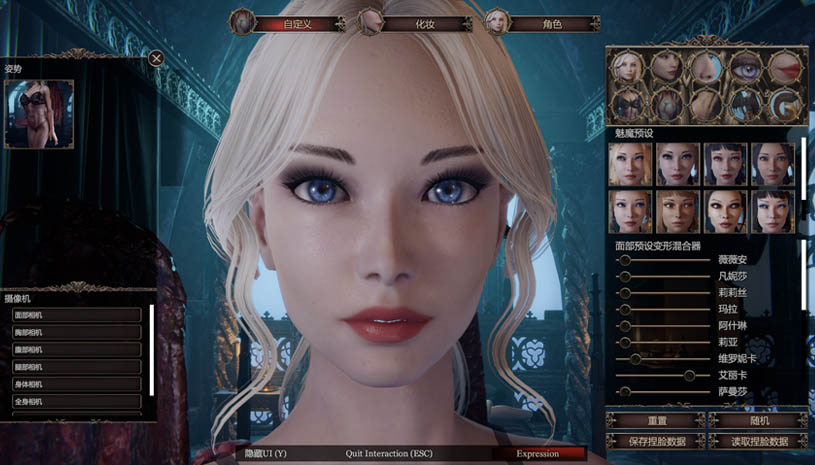Switch to the 身体相机 body camera
815x465 pixels.
(77, 384)
